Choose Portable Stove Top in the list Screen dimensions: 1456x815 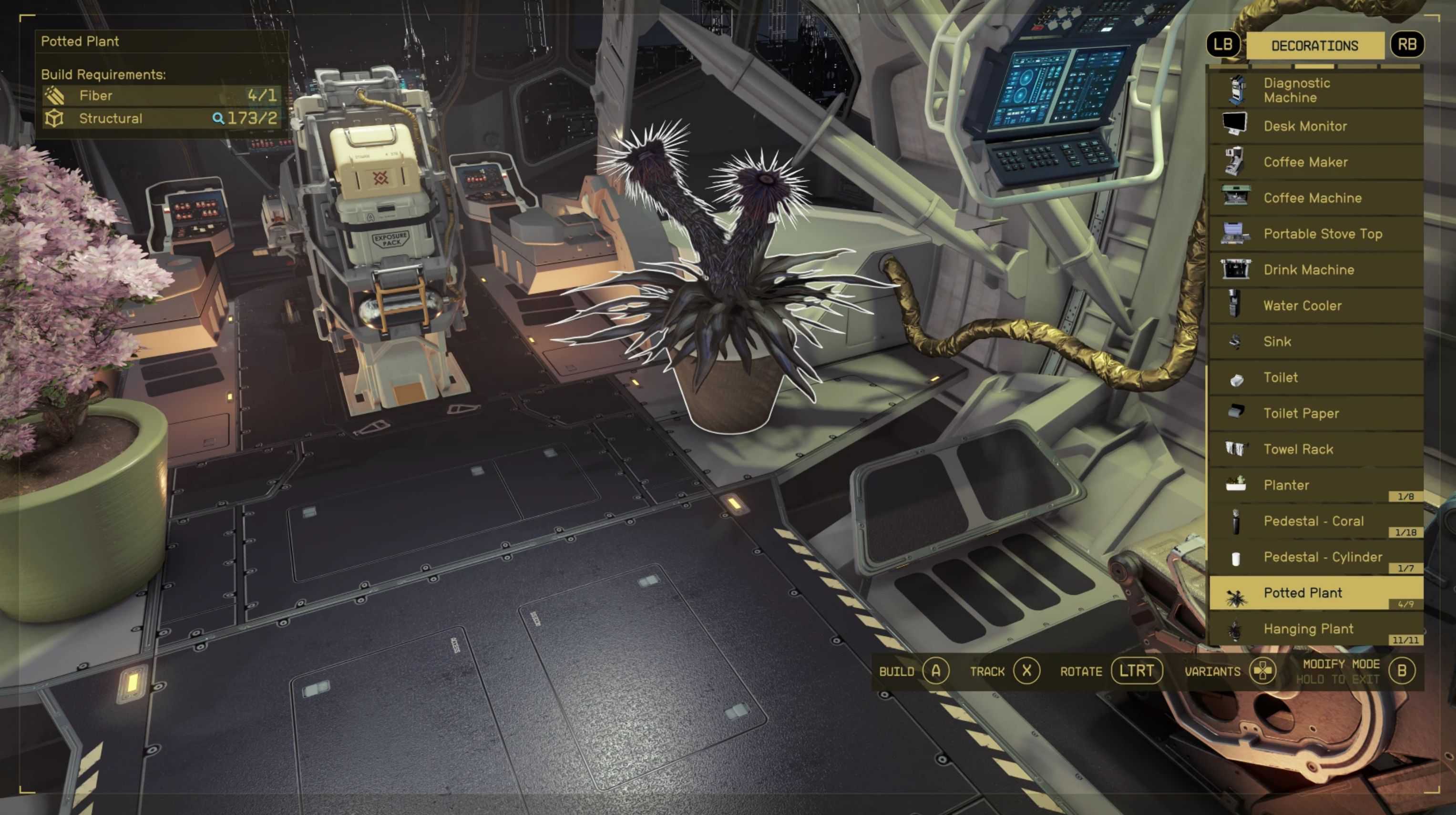1315,234
